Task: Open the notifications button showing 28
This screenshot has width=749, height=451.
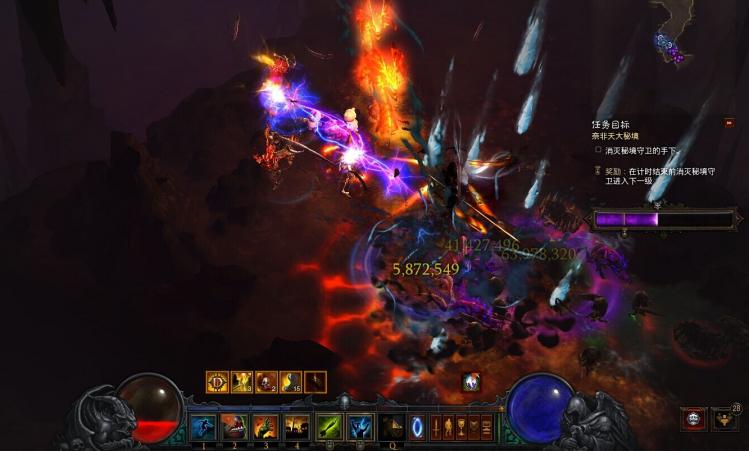Action: point(723,419)
